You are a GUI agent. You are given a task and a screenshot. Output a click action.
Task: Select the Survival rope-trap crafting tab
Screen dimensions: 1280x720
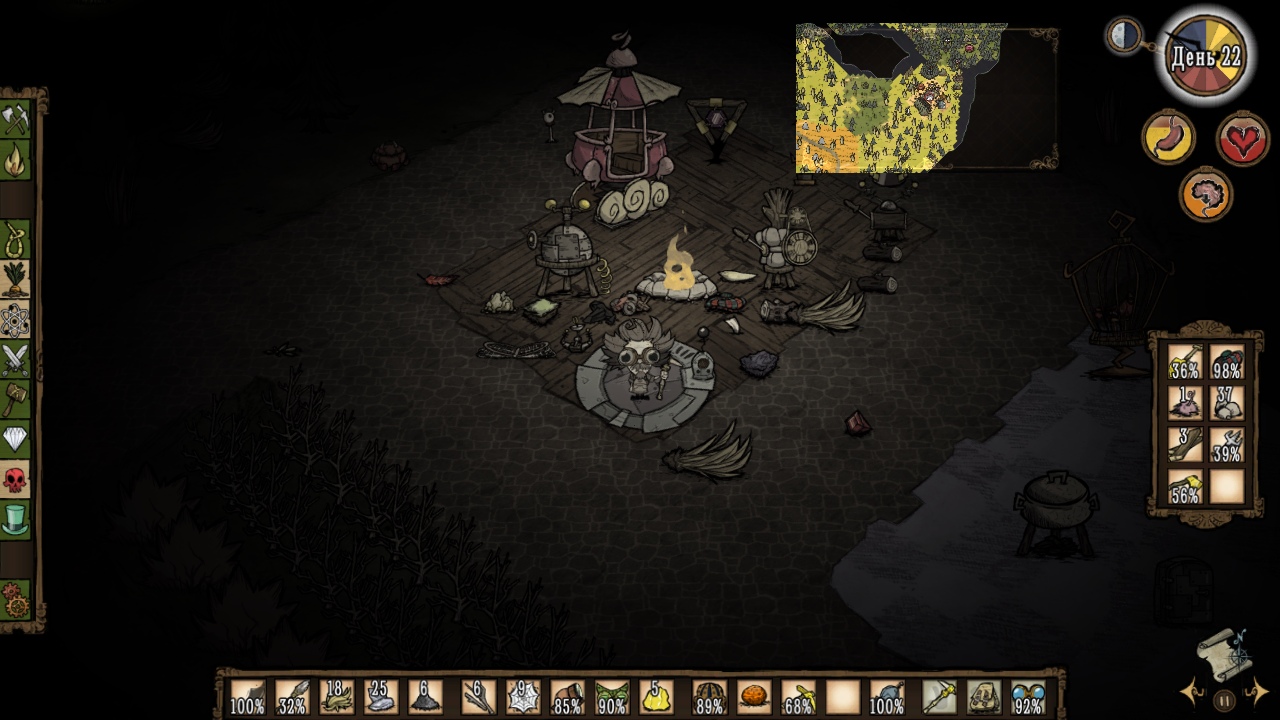[x=16, y=240]
